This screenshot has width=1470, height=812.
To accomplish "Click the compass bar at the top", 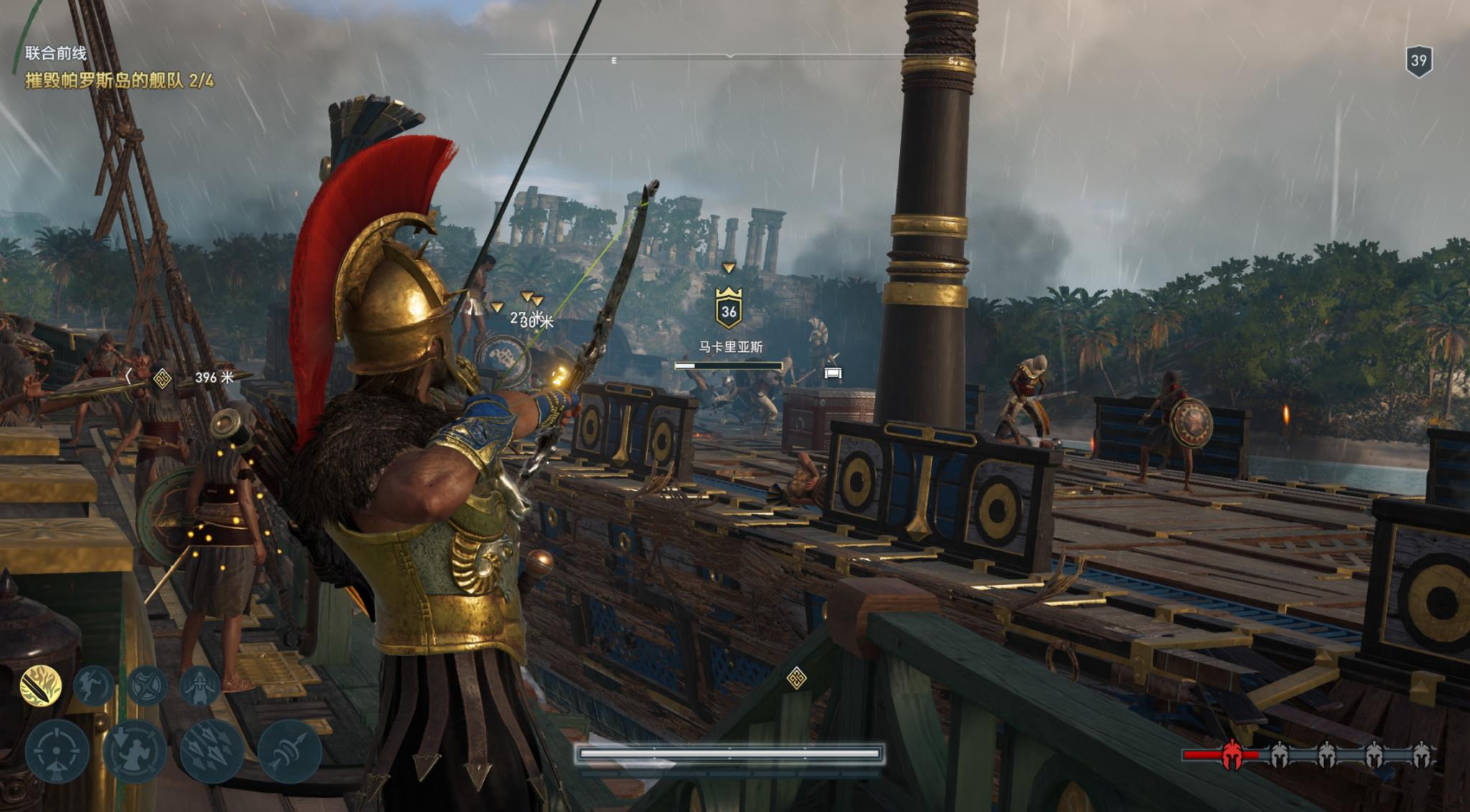I will tap(729, 56).
